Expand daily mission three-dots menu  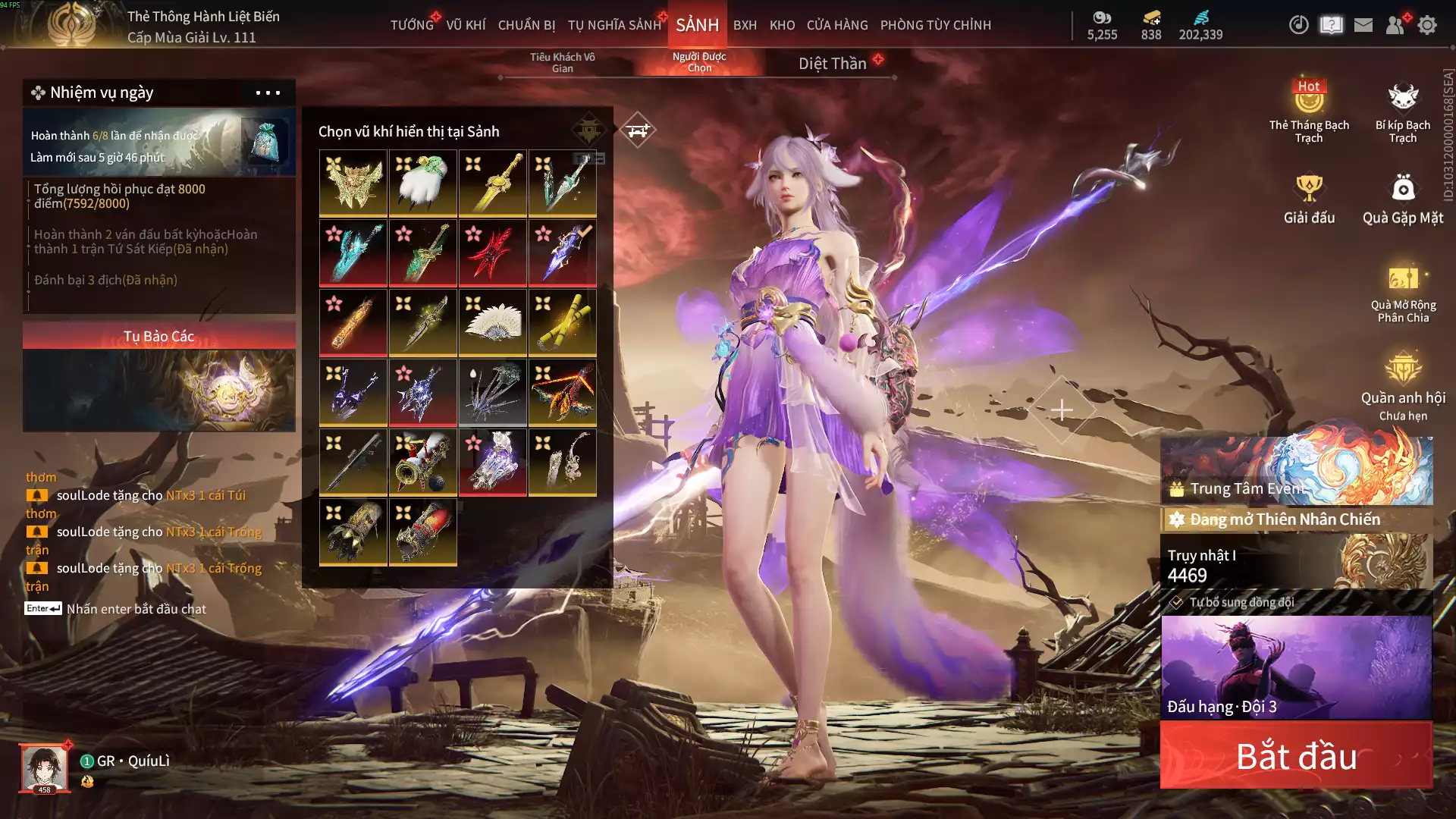click(x=268, y=93)
